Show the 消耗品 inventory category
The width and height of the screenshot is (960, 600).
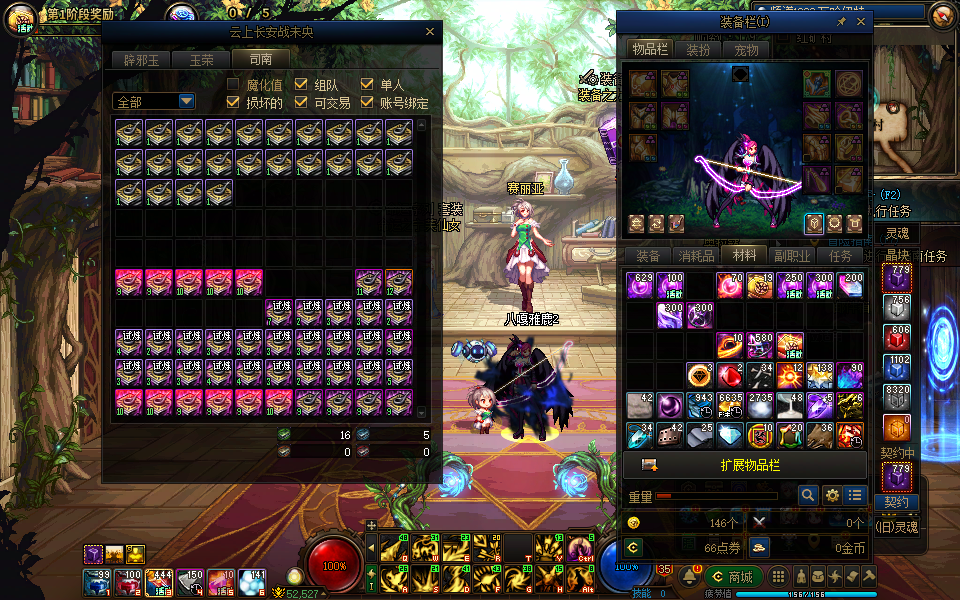[697, 256]
